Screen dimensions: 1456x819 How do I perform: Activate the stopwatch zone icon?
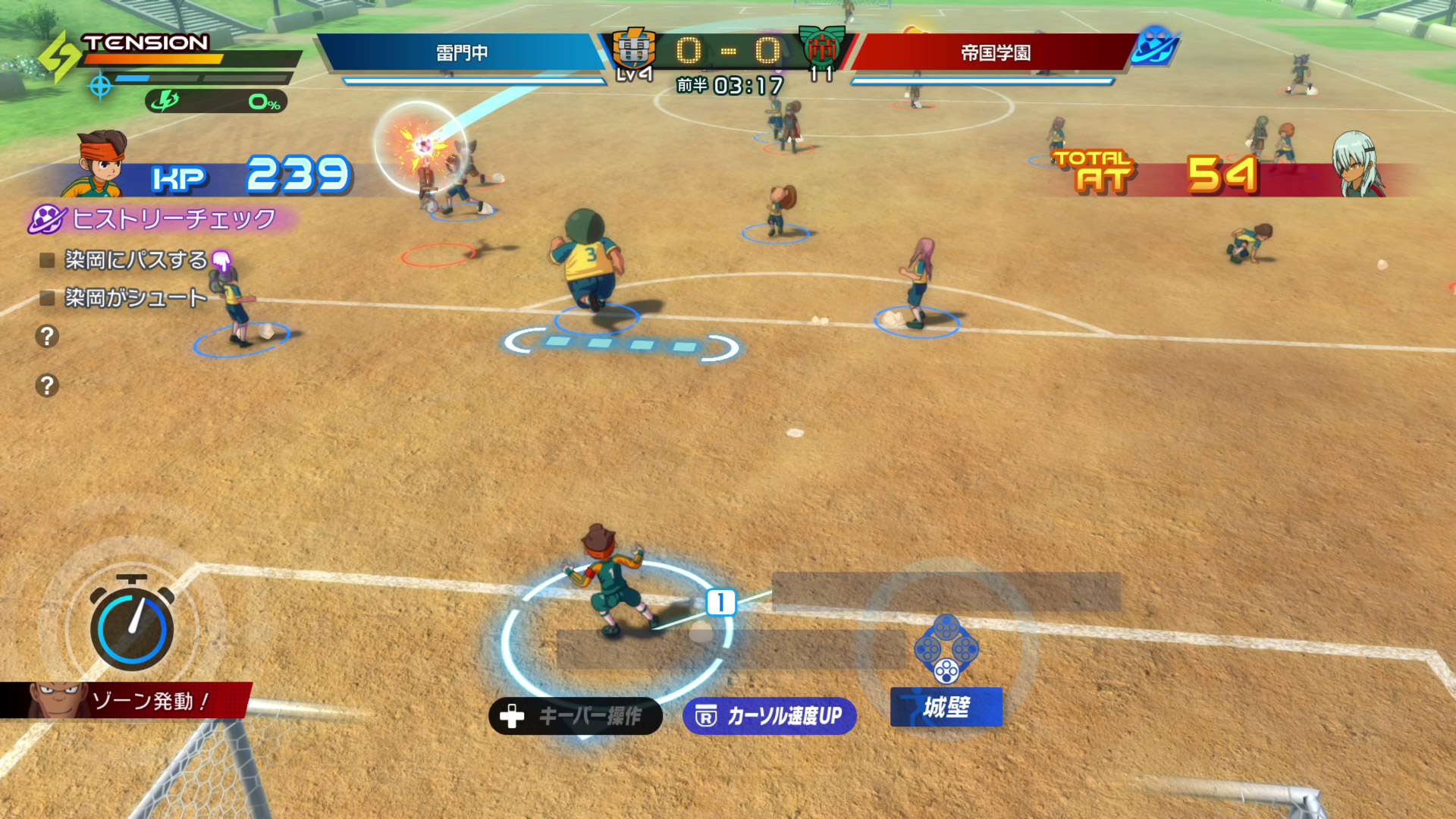point(132,626)
